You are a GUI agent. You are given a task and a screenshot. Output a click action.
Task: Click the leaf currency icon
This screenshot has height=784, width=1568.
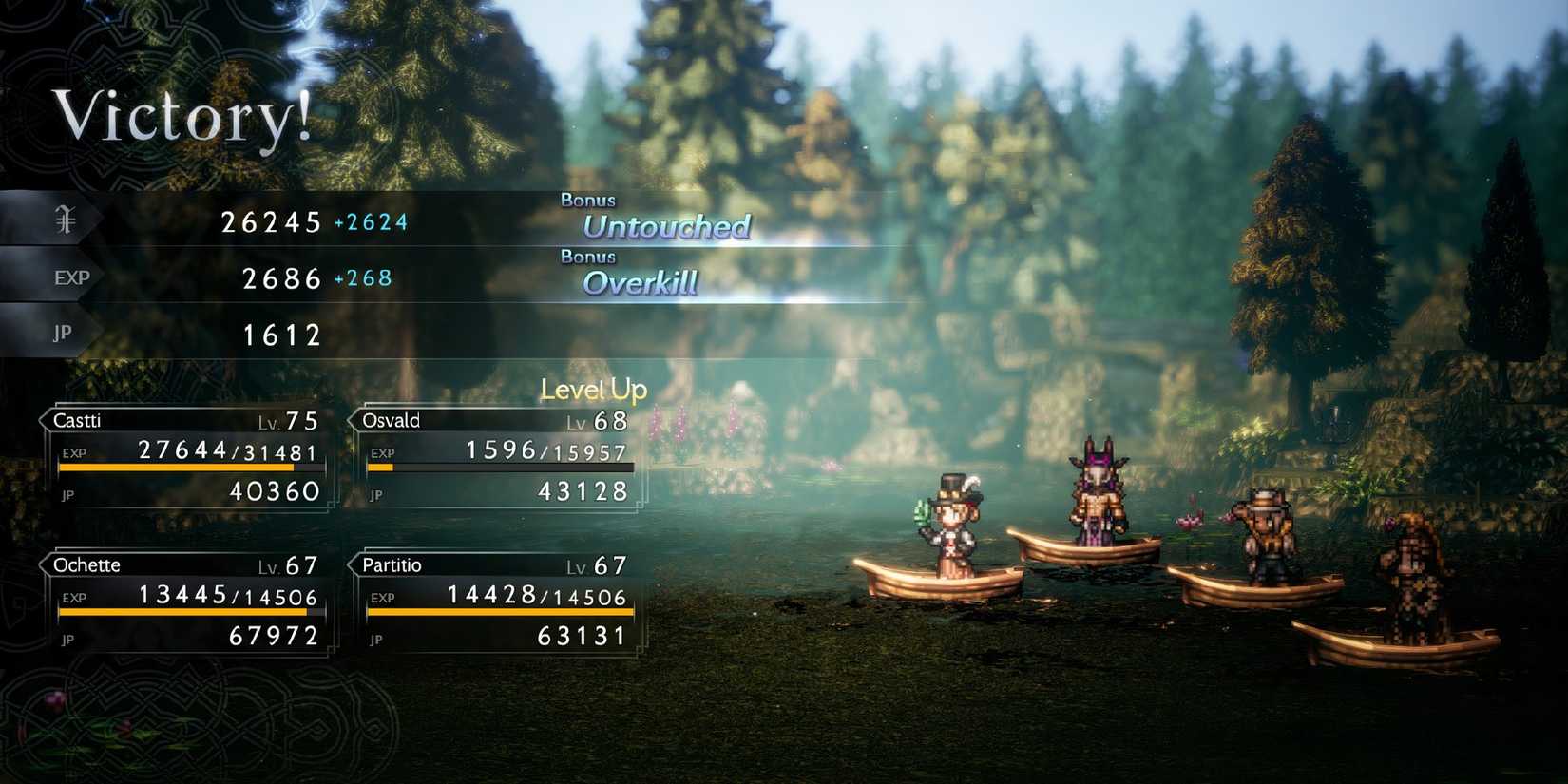click(x=63, y=219)
